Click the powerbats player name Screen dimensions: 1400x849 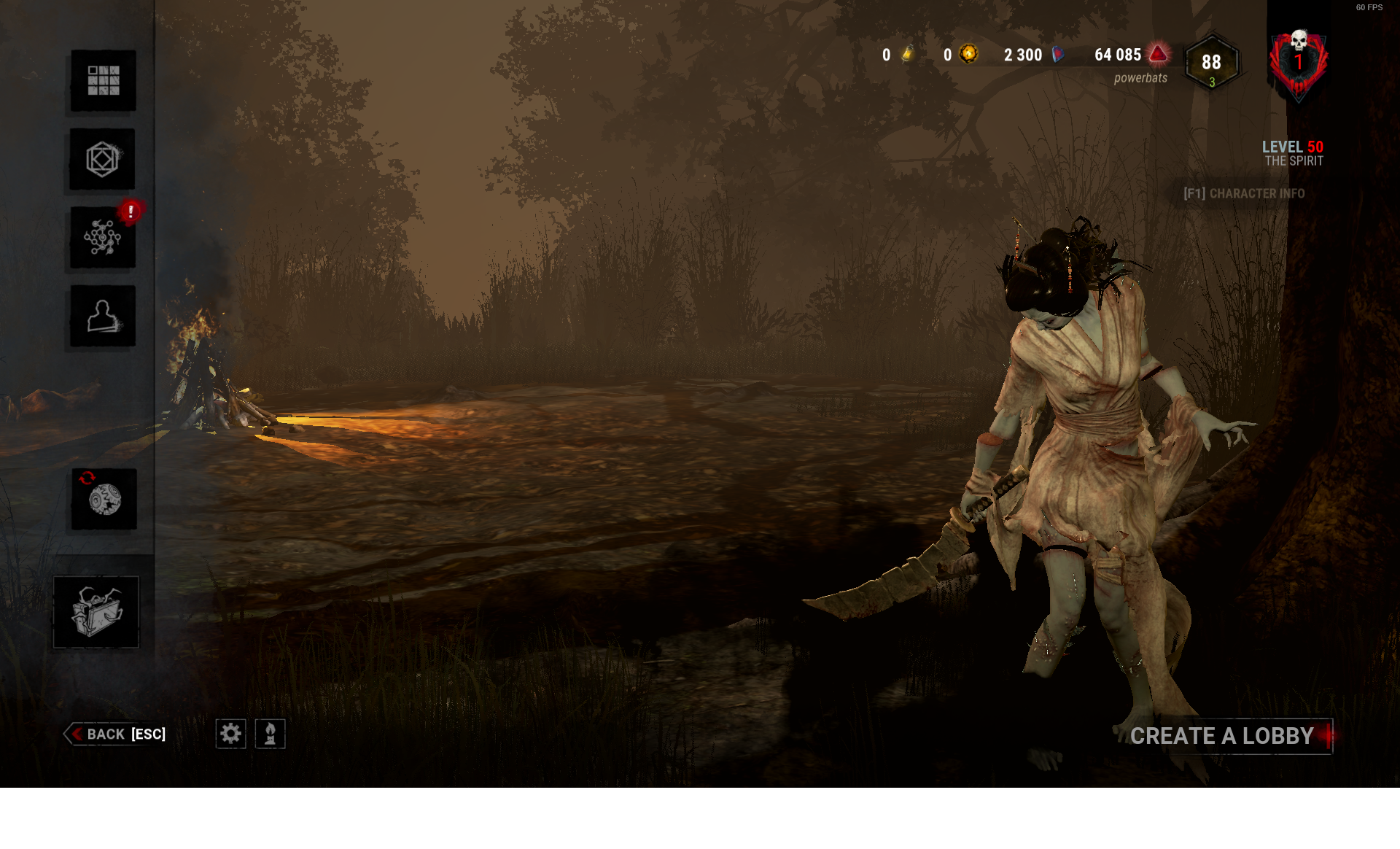click(x=1140, y=77)
